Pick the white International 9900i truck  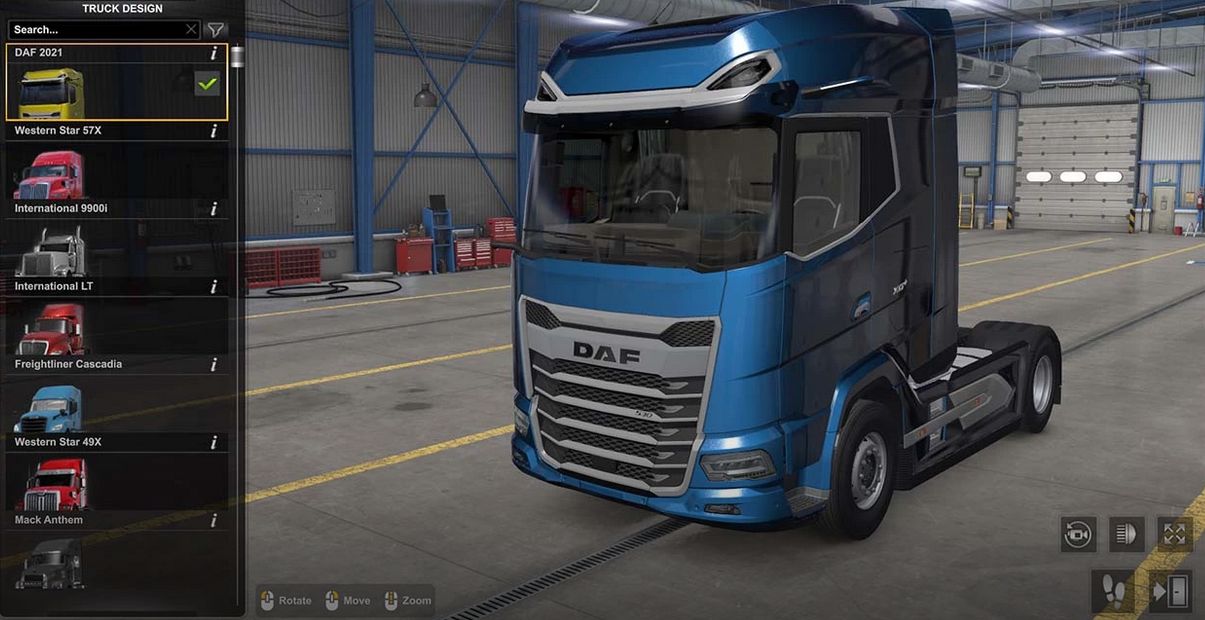pos(50,252)
